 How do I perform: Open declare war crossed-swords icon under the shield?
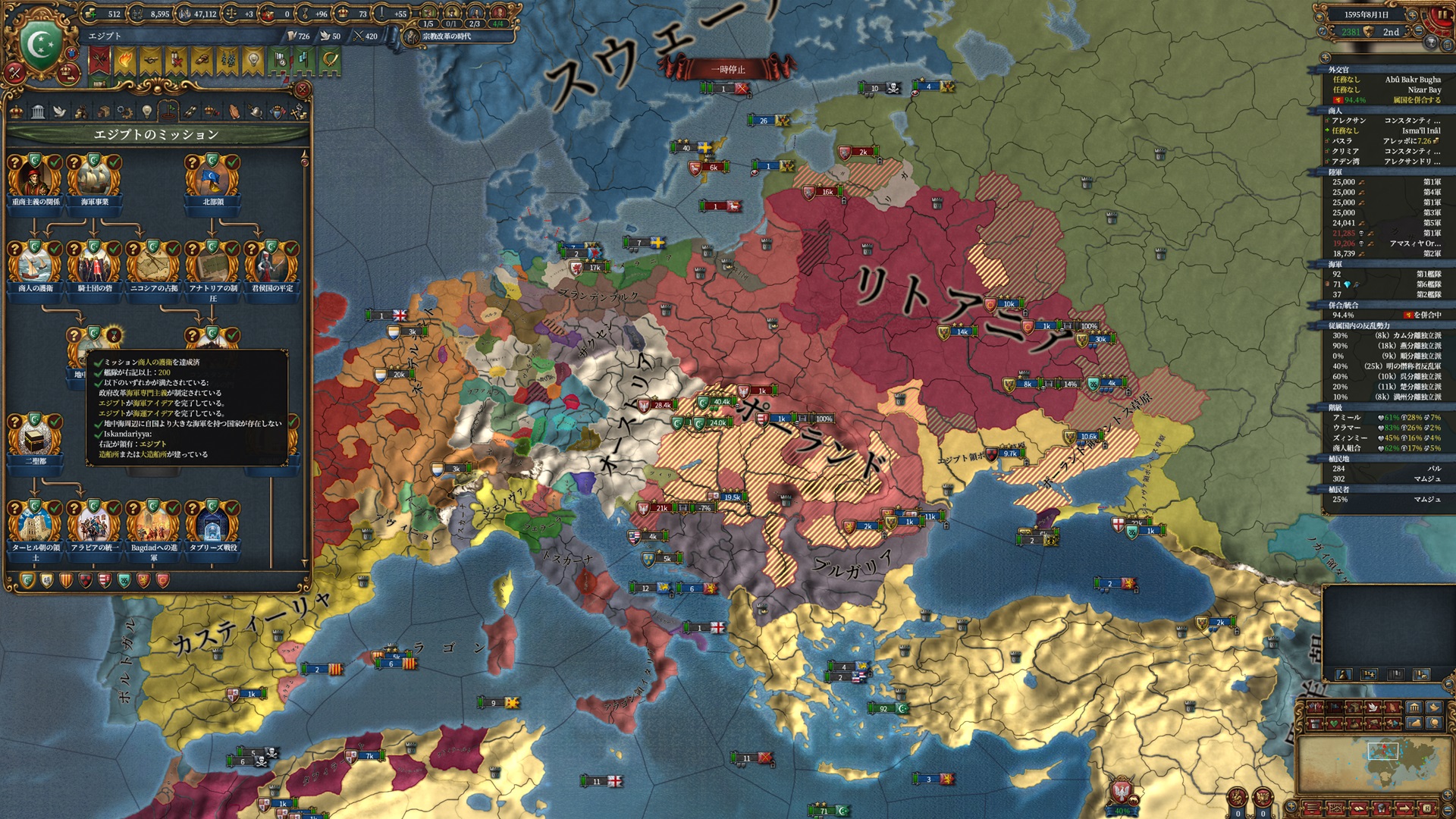[14, 73]
